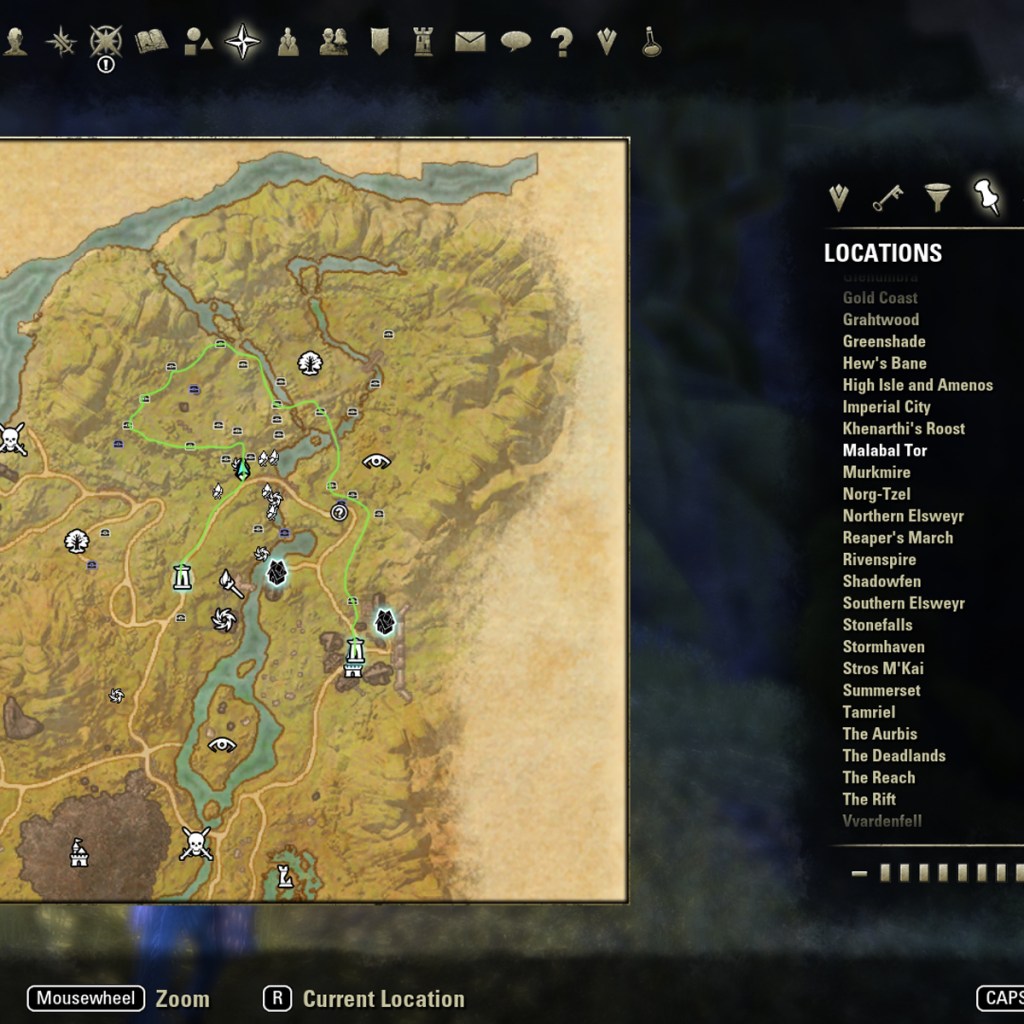Image resolution: width=1024 pixels, height=1024 pixels.
Task: Open the Reaper's March map
Action: tap(897, 538)
